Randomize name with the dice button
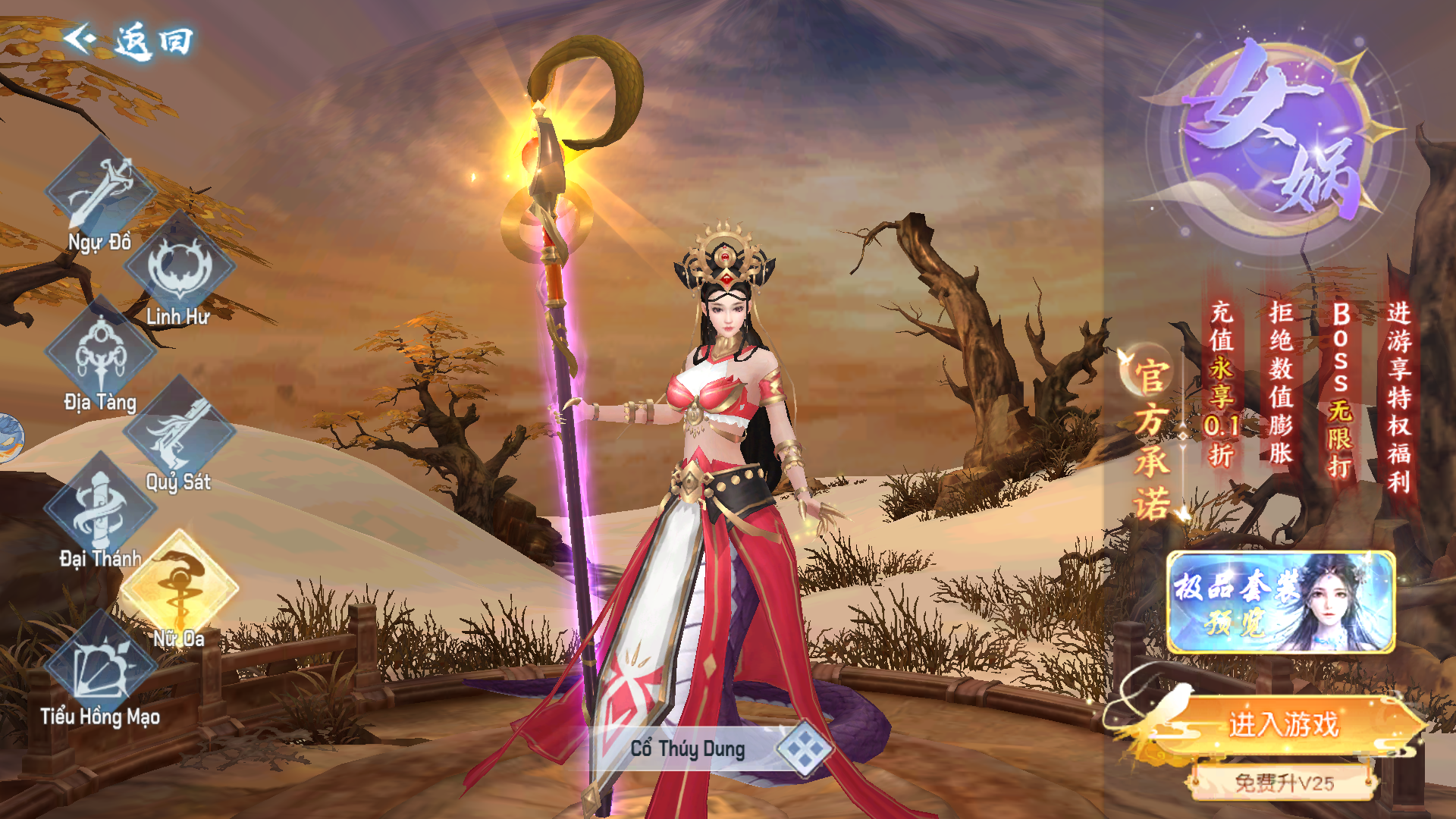1456x819 pixels. click(x=804, y=749)
